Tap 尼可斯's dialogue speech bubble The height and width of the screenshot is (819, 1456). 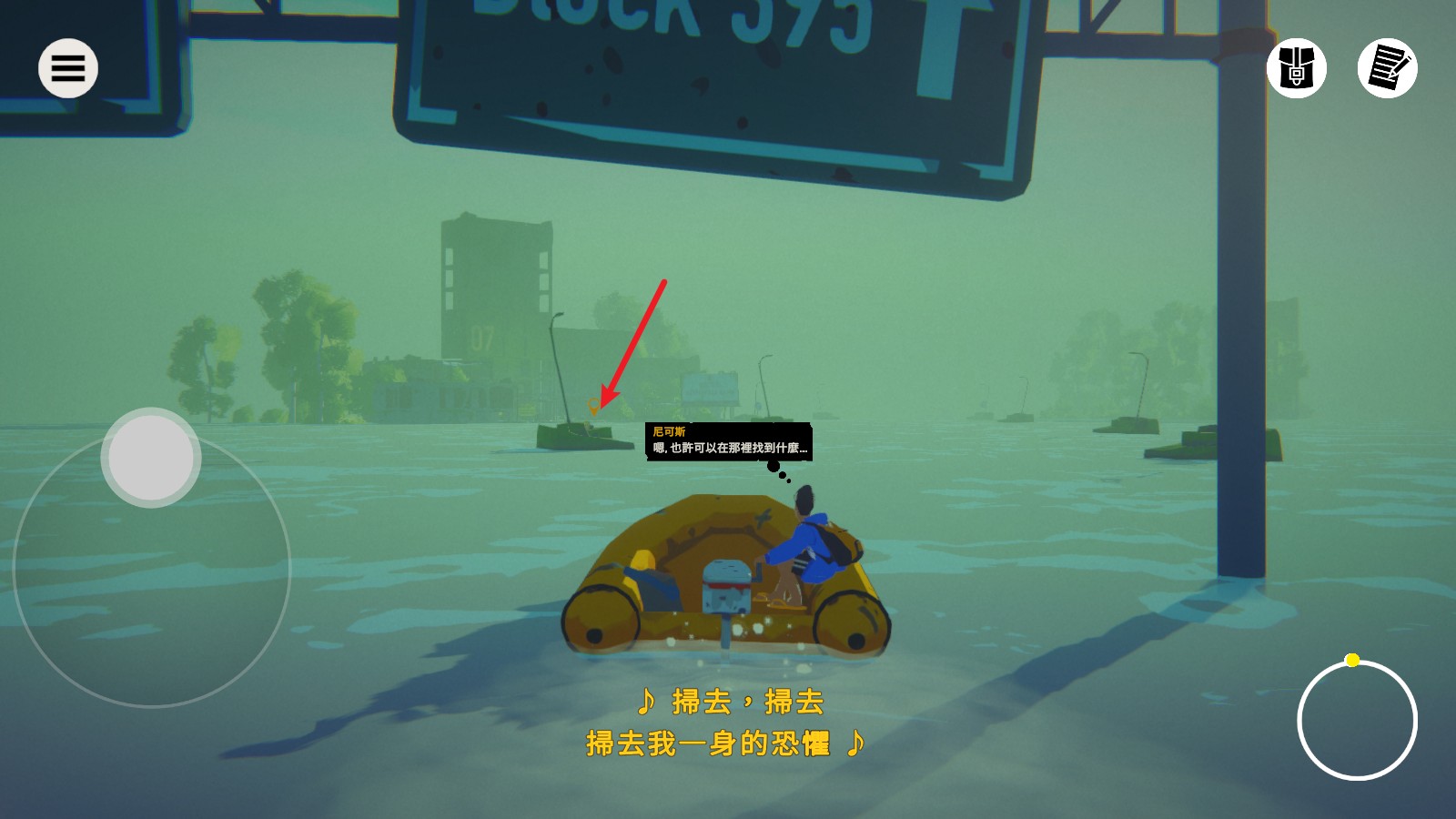pos(728,441)
